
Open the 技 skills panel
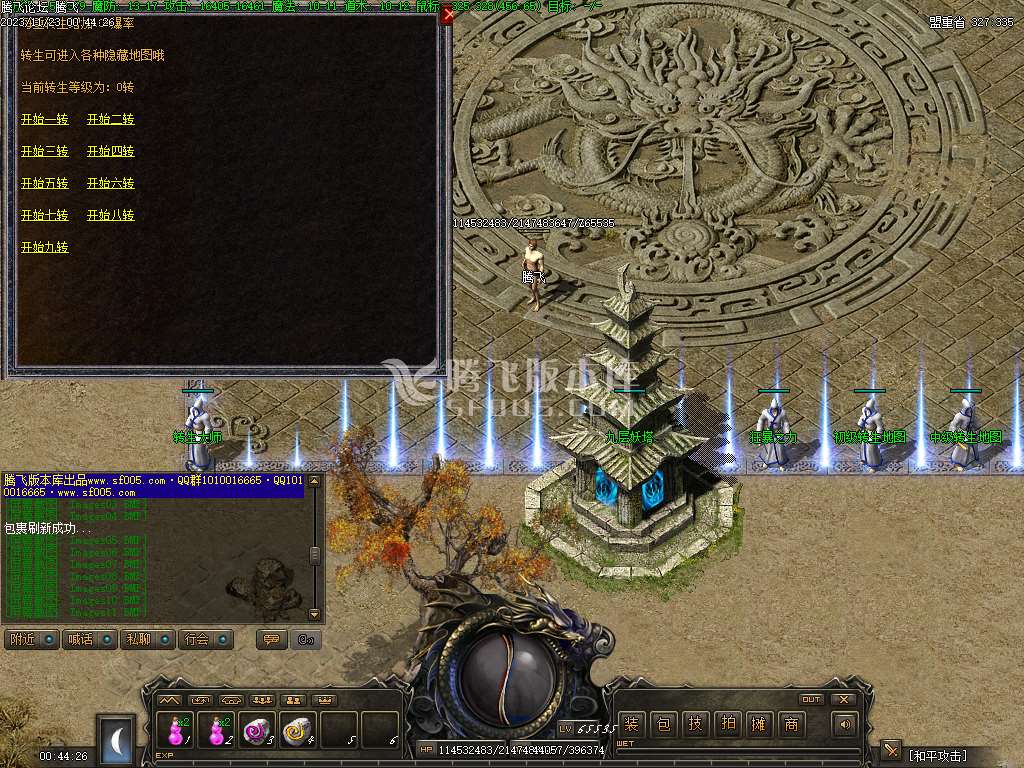tap(695, 724)
